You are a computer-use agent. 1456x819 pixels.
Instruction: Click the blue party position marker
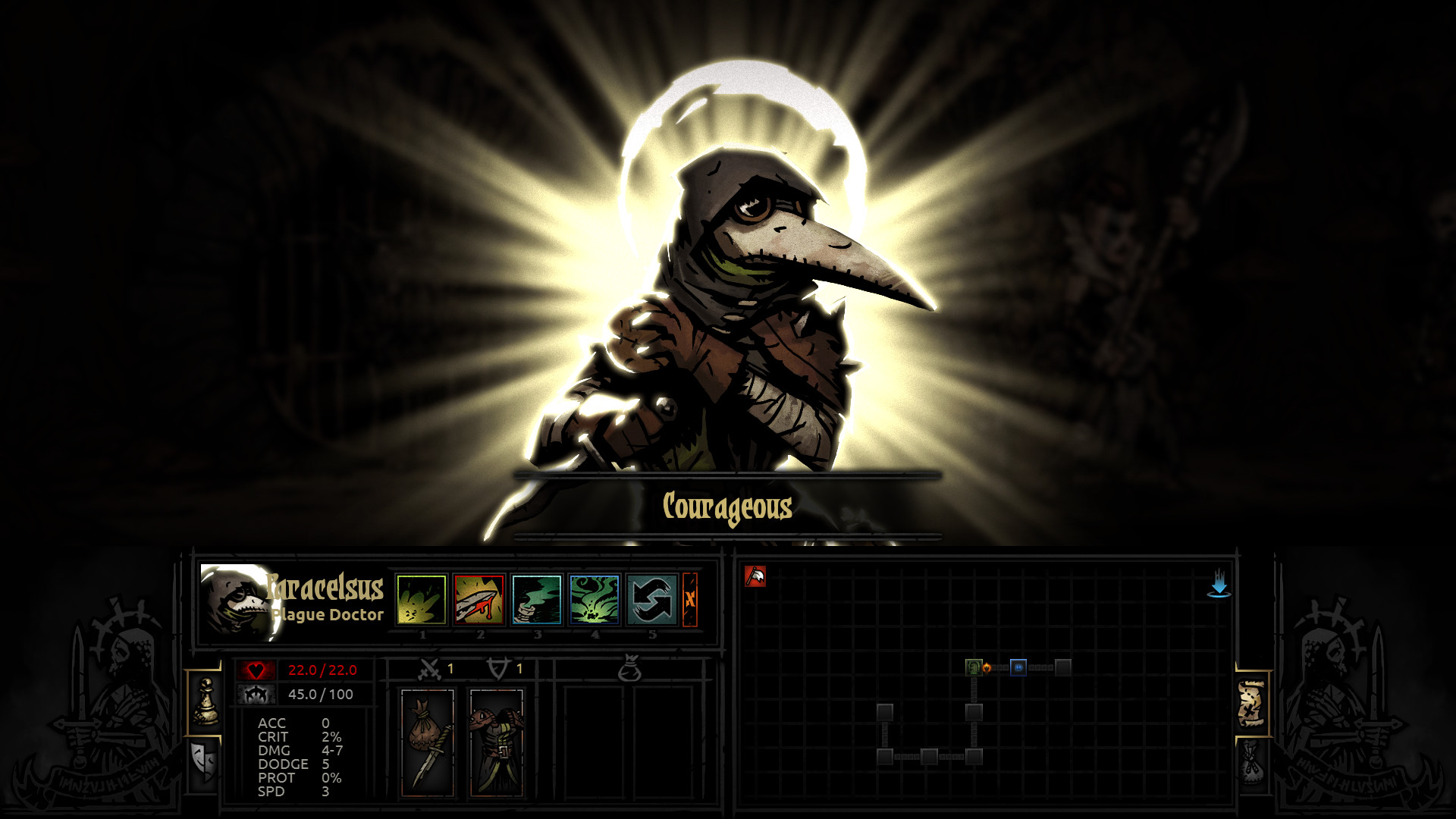click(1018, 667)
